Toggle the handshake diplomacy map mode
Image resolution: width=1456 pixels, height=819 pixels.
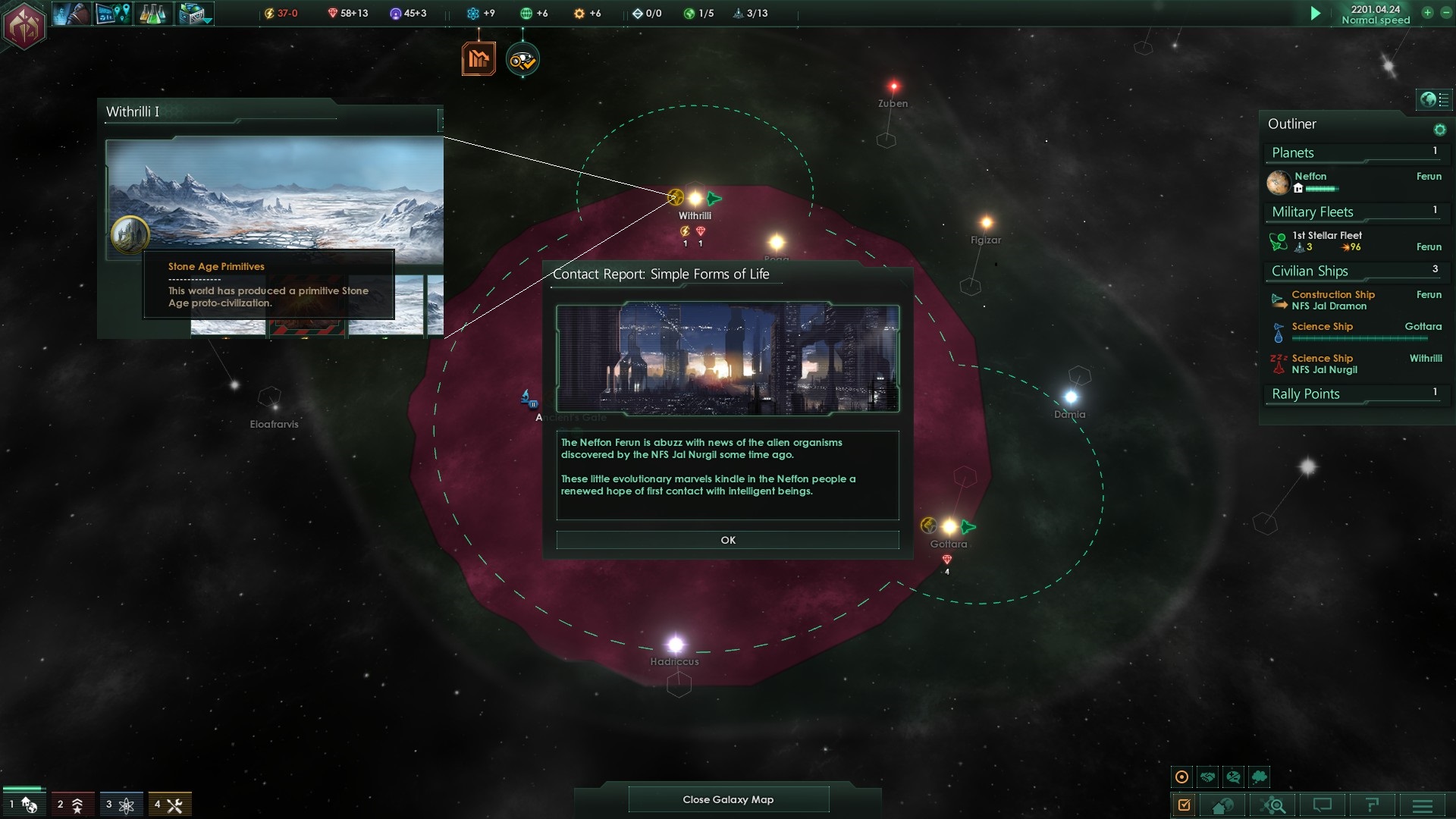pyautogui.click(x=1208, y=777)
